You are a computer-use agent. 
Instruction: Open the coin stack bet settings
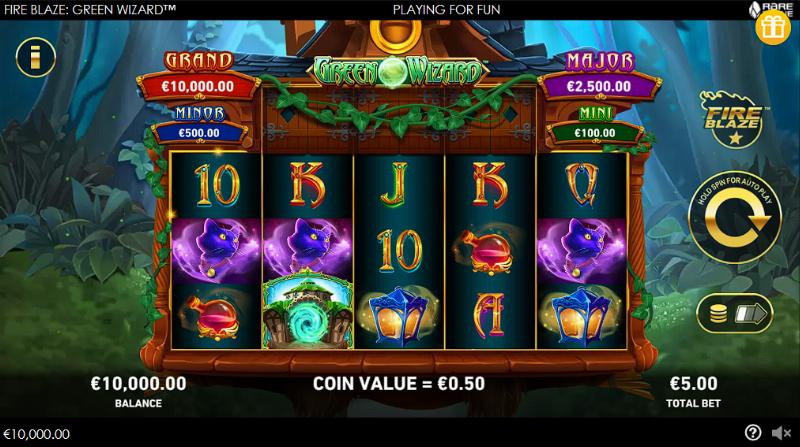(734, 313)
